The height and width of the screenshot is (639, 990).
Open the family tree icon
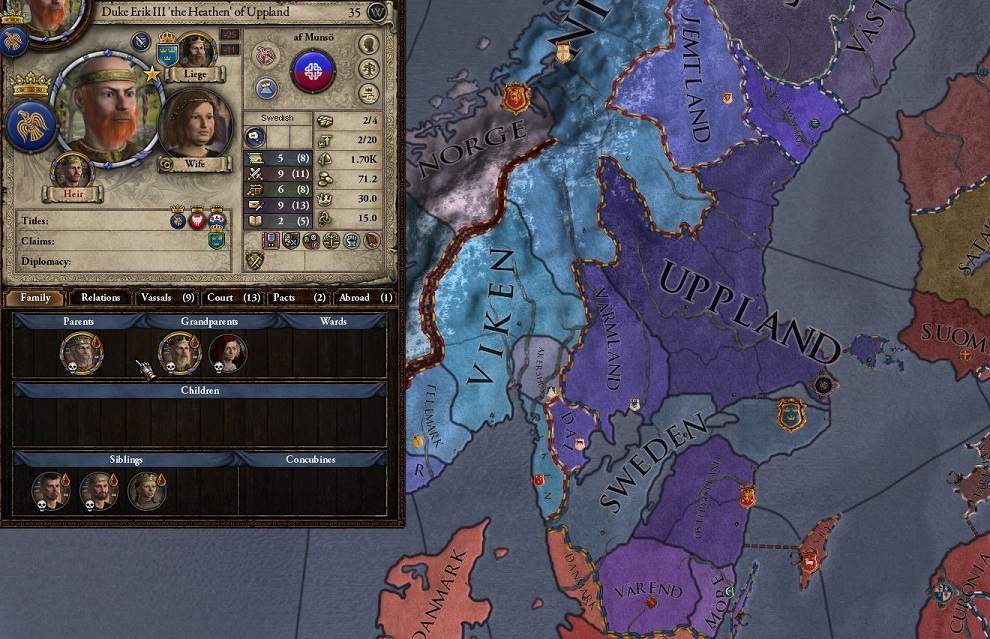point(369,70)
